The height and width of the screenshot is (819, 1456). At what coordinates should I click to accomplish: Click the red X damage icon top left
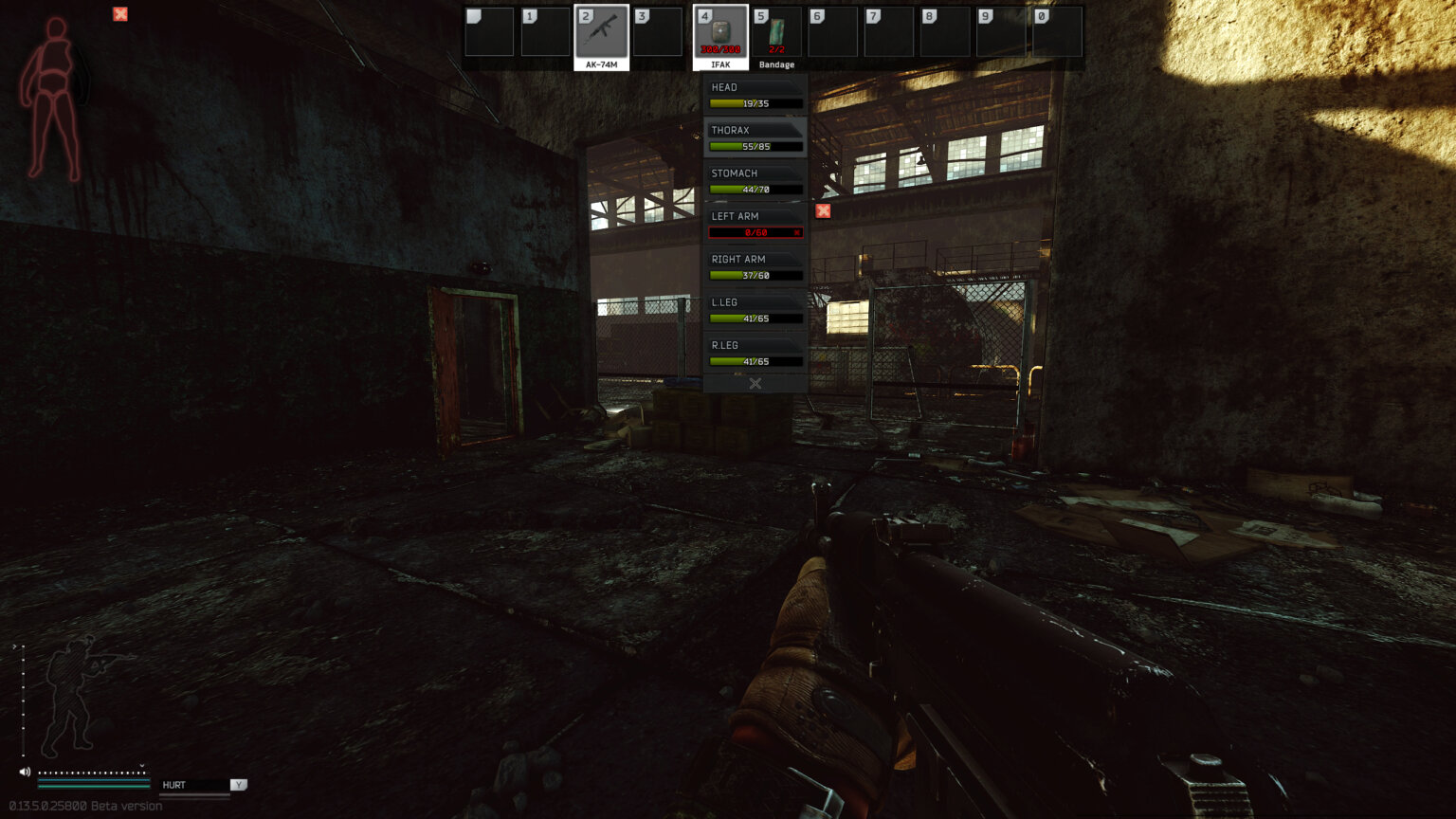pos(119,14)
